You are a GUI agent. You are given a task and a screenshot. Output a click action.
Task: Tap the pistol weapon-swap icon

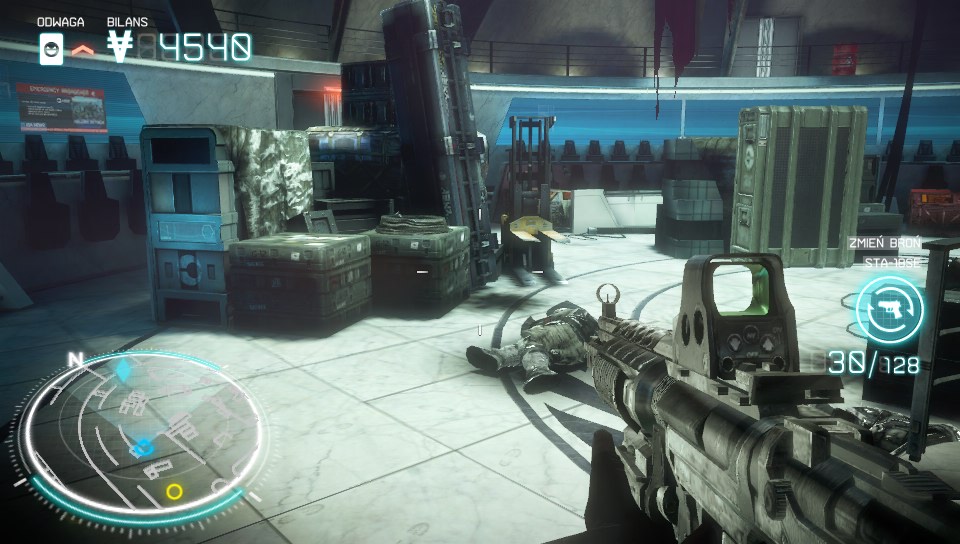point(889,310)
